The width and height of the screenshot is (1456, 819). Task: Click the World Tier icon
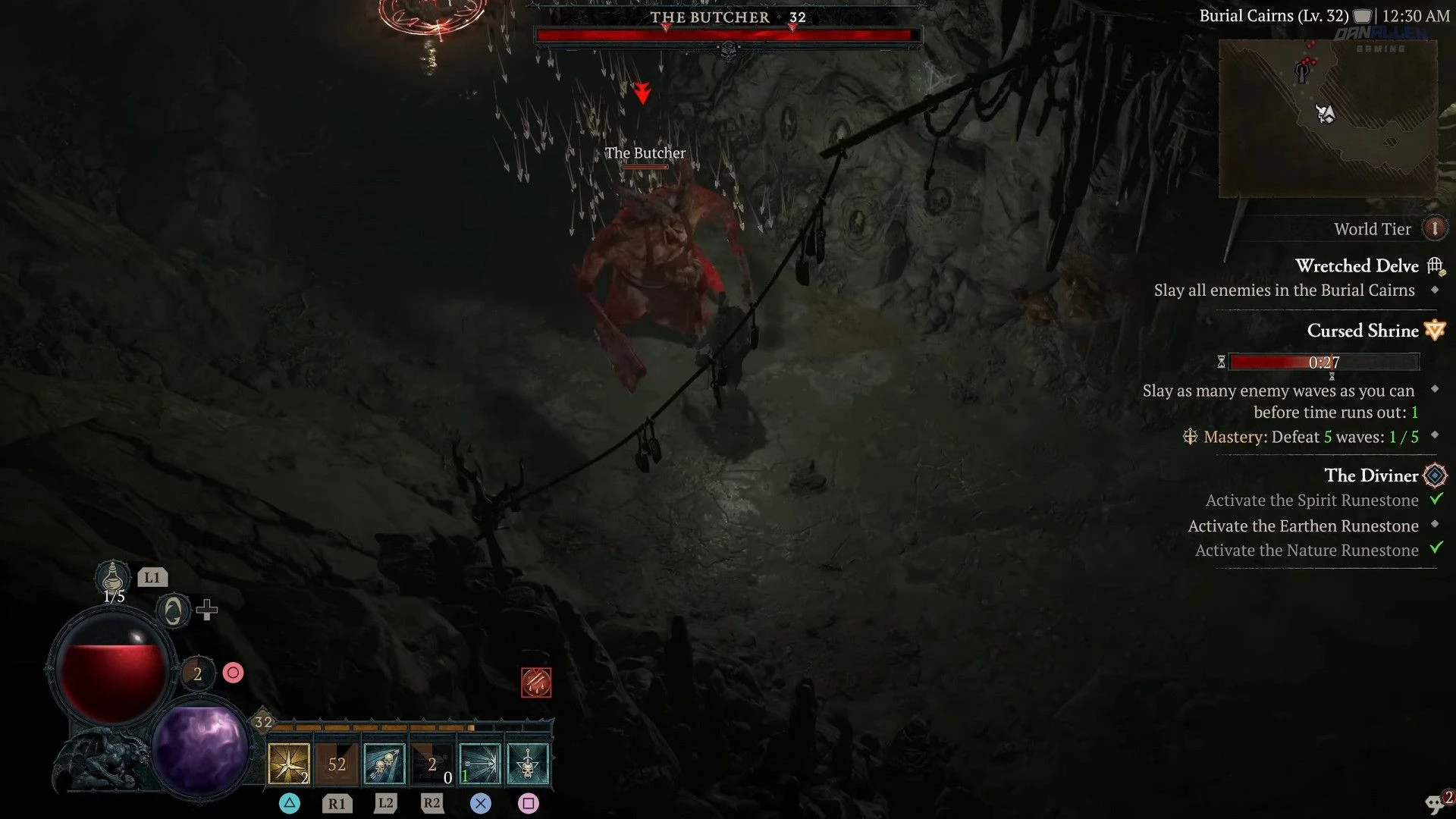(1434, 228)
